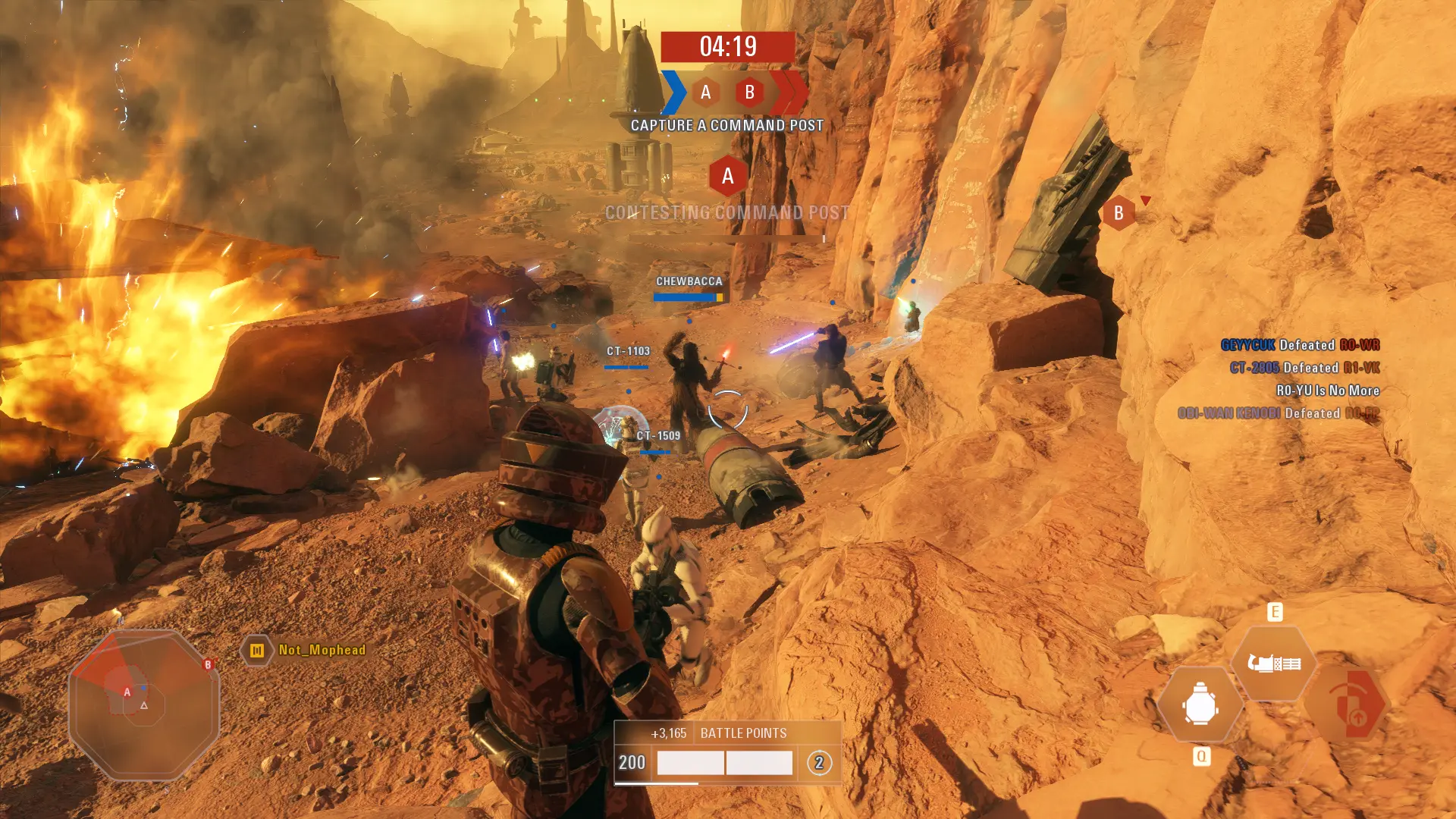Select command post A in top tracker
The image size is (1456, 819).
[x=706, y=93]
